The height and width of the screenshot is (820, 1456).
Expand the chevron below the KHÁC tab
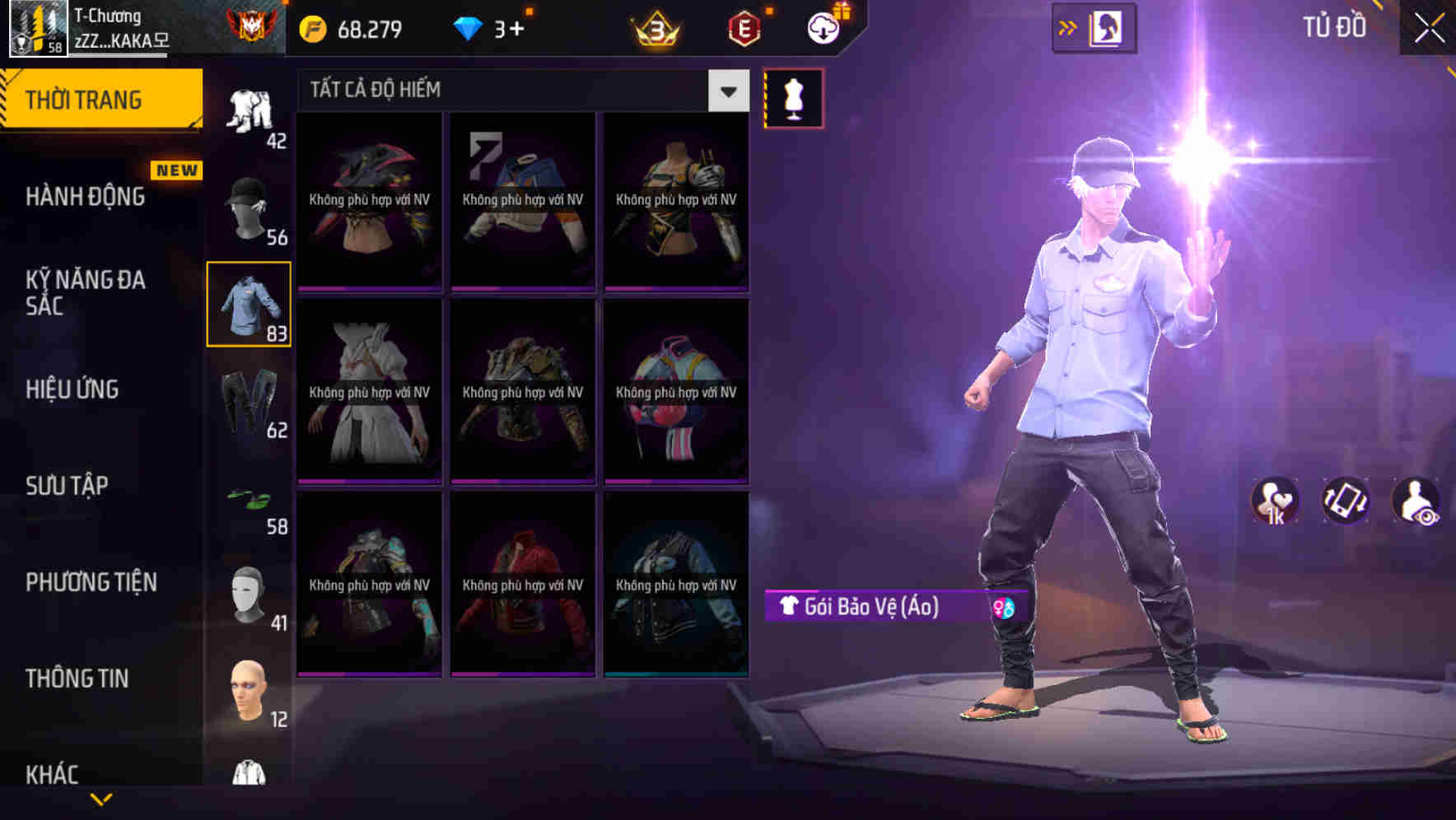pyautogui.click(x=101, y=799)
